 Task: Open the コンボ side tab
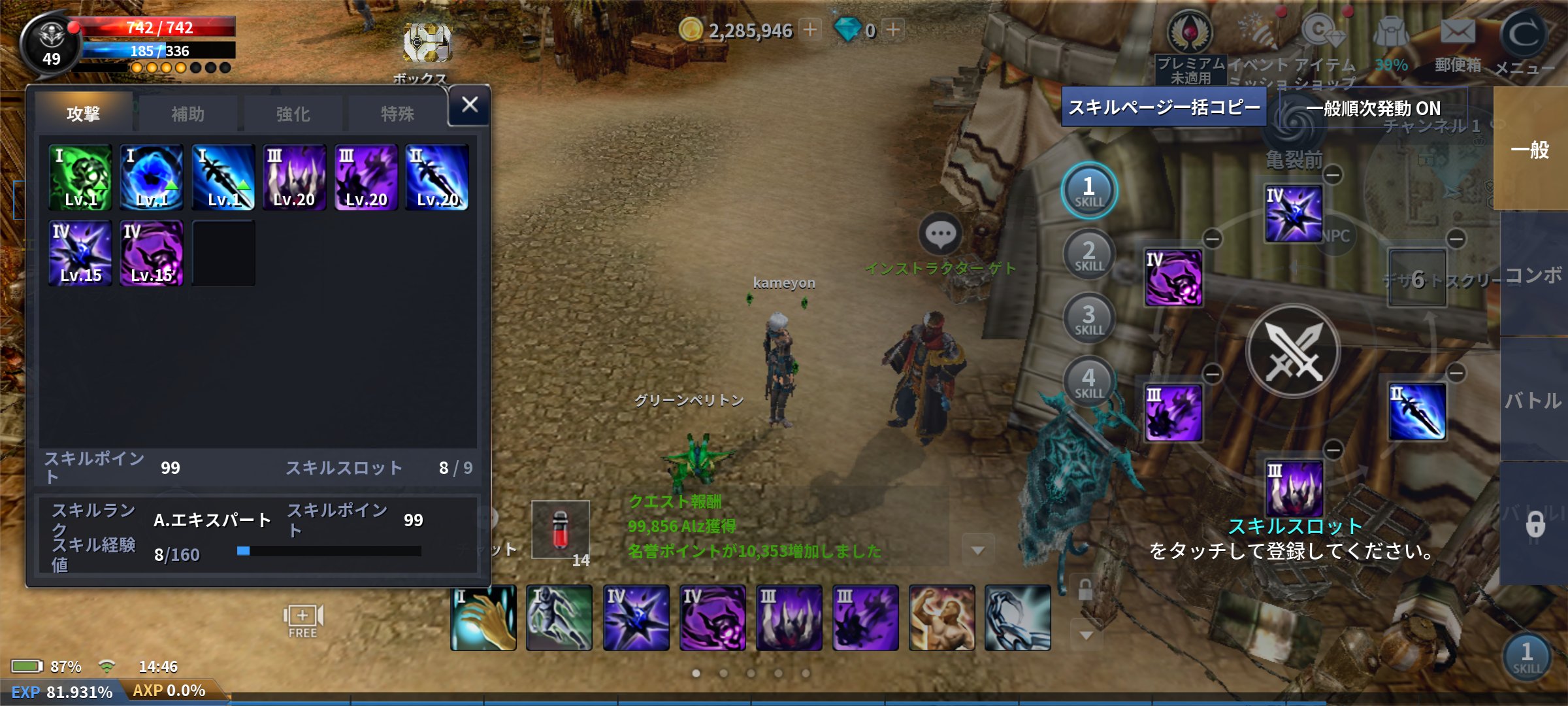(x=1533, y=275)
